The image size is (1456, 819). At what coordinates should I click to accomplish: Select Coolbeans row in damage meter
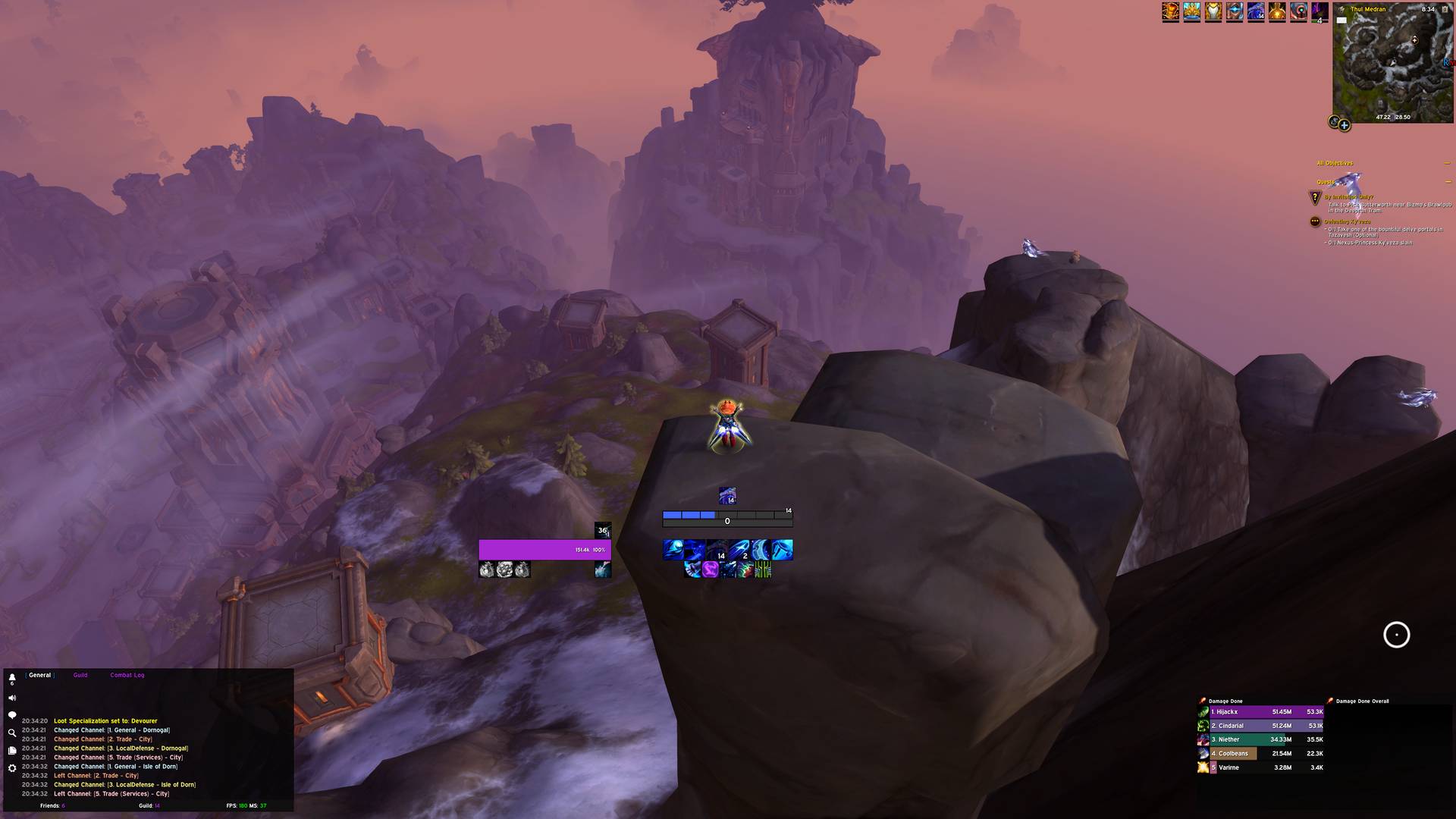click(1260, 754)
